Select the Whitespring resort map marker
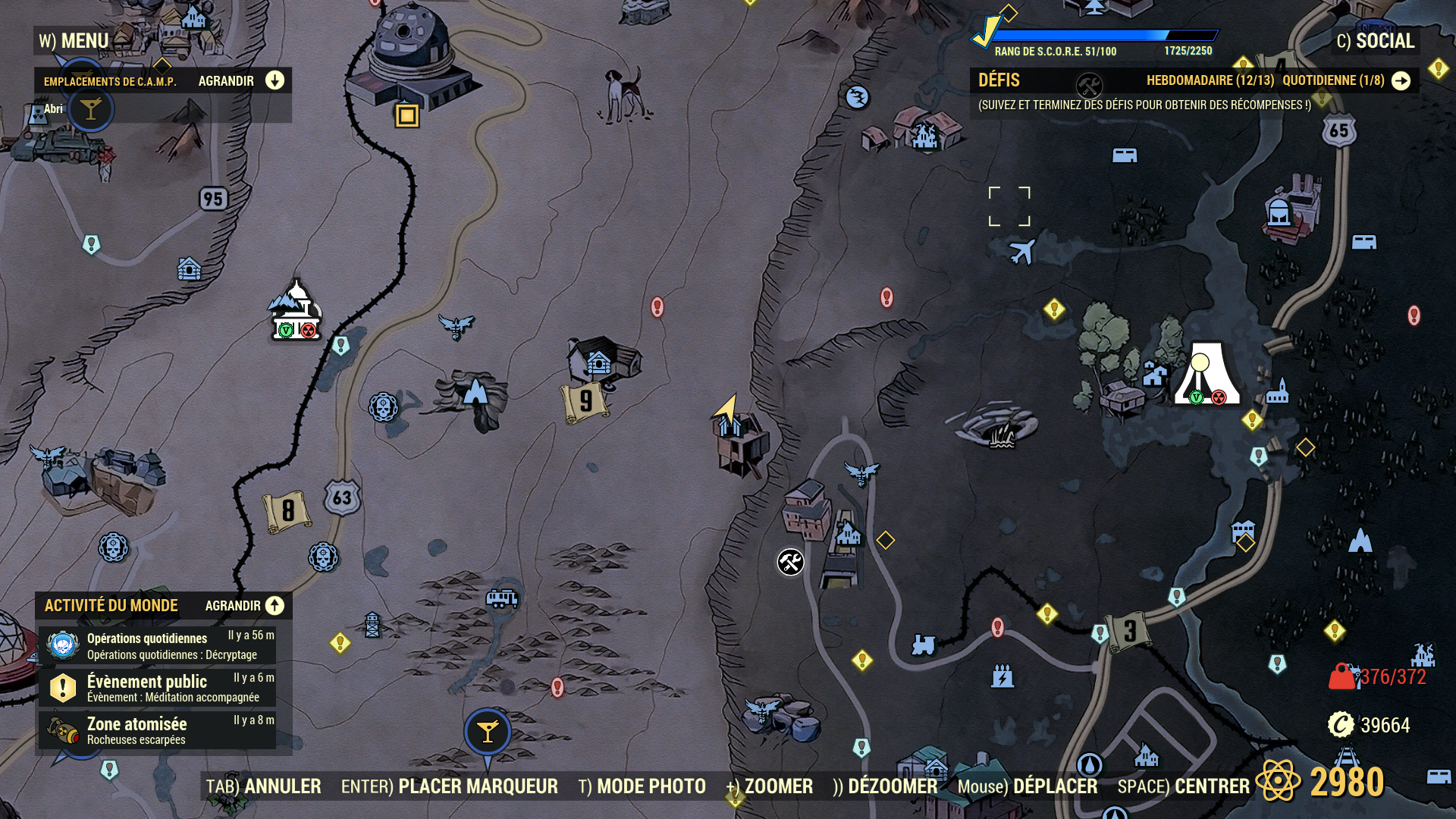This screenshot has height=819, width=1456. (1207, 373)
